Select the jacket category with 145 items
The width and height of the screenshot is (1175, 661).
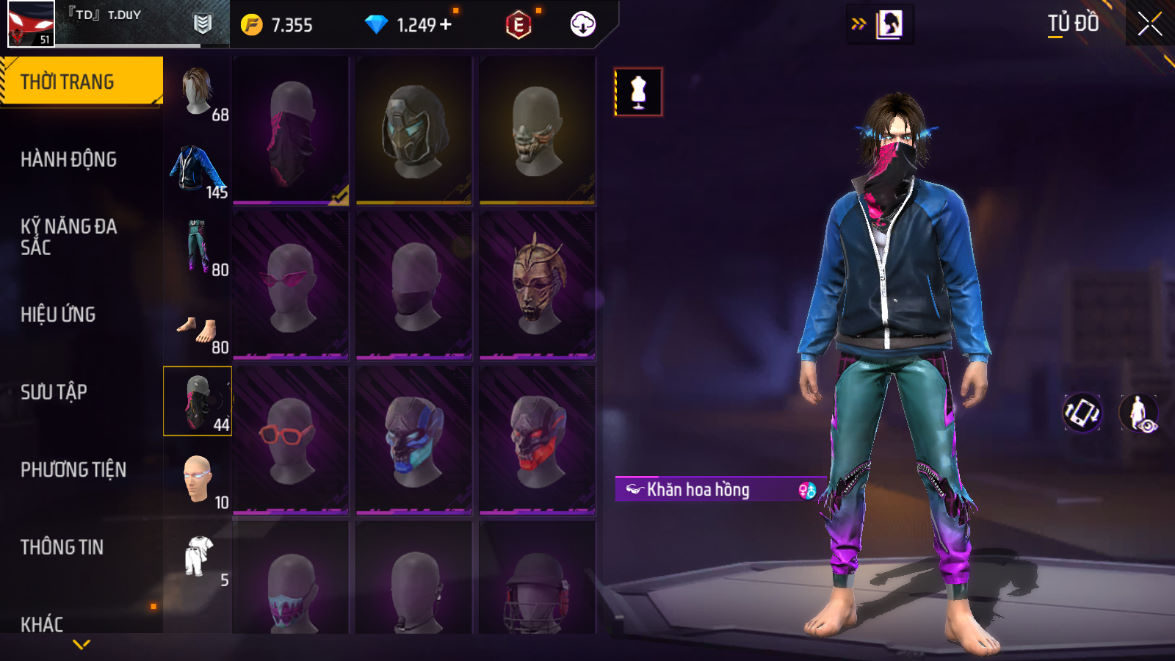coord(198,169)
